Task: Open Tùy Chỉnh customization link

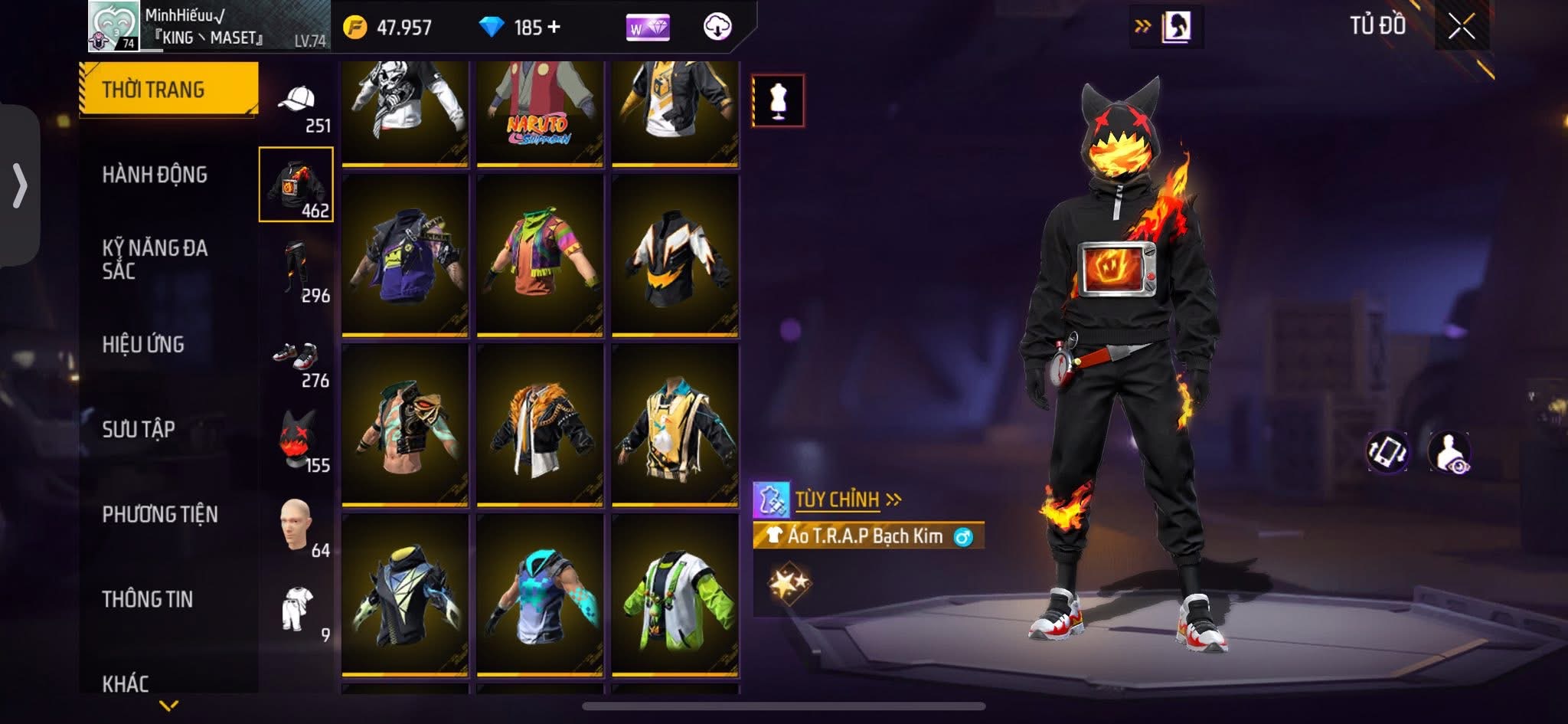Action: point(838,500)
